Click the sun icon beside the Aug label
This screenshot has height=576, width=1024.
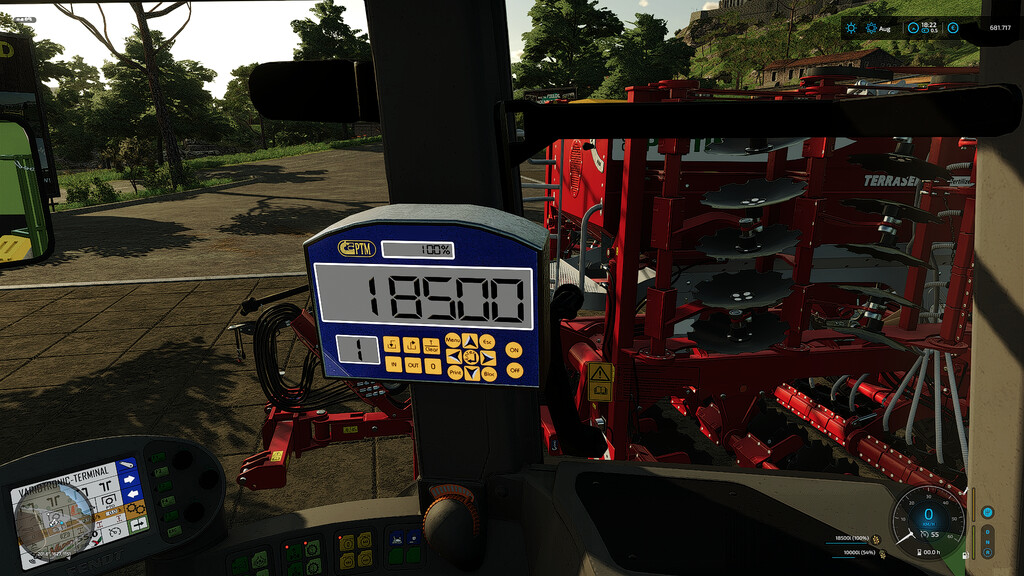872,28
